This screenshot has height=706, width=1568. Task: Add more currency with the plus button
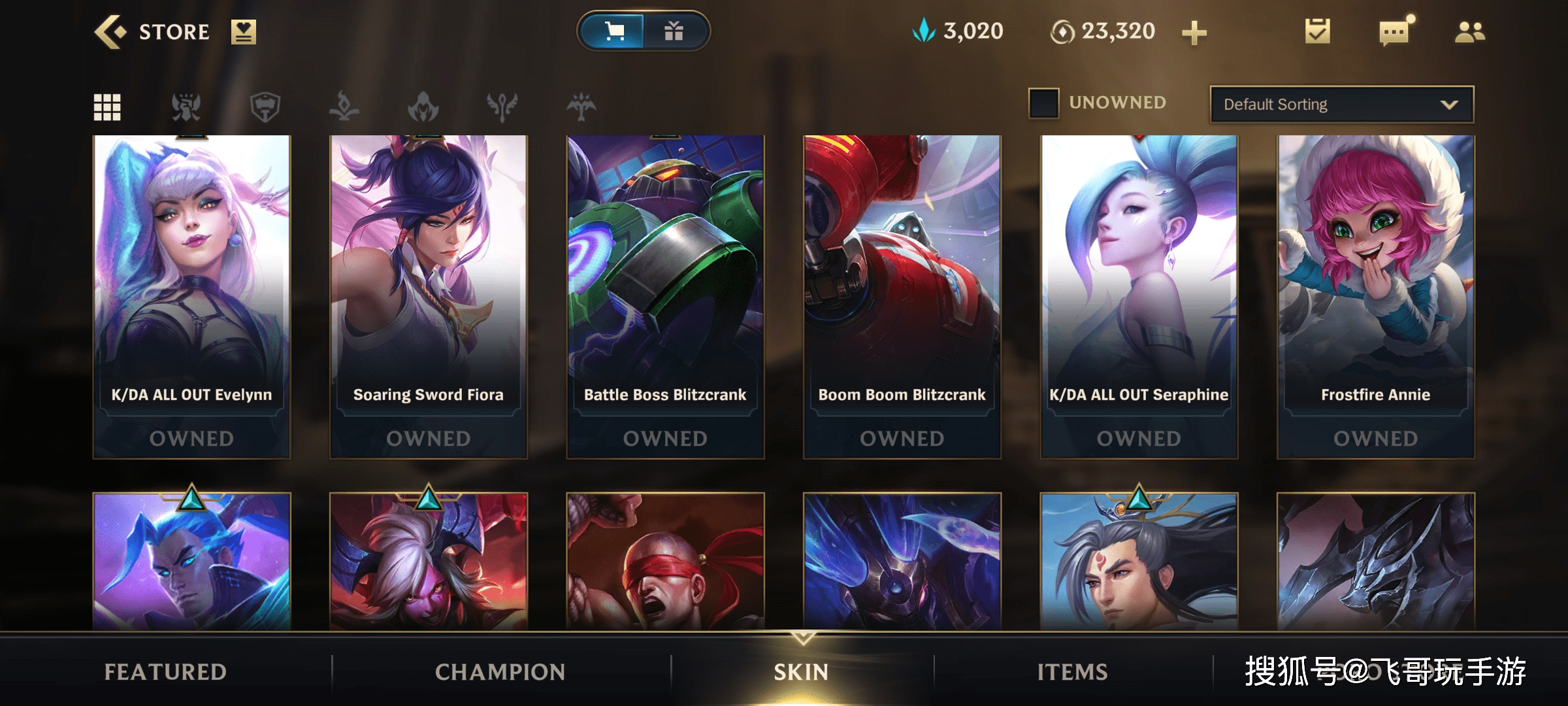tap(1194, 33)
